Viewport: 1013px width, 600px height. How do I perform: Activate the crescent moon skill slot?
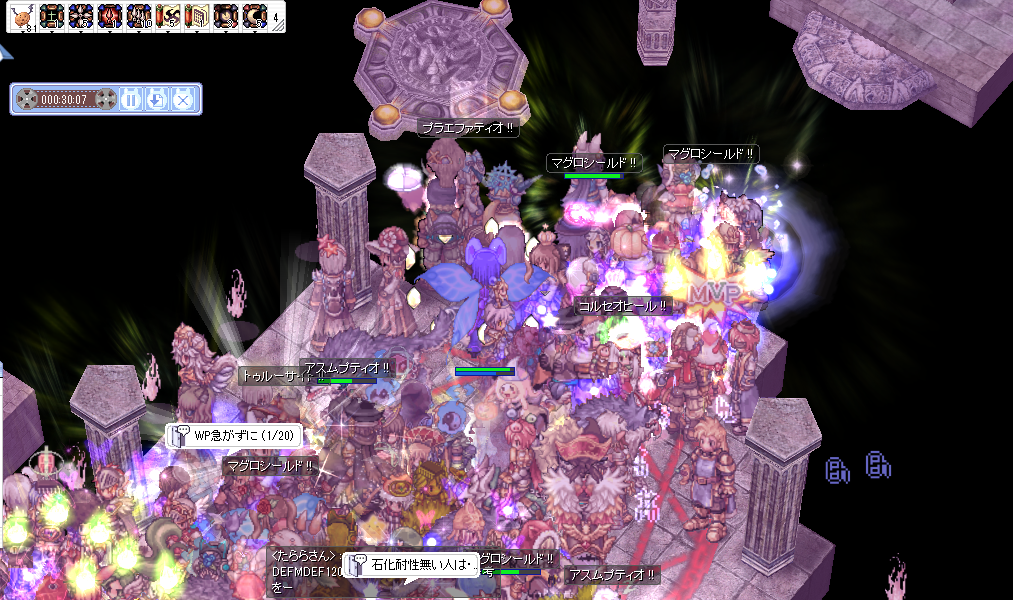pos(254,16)
